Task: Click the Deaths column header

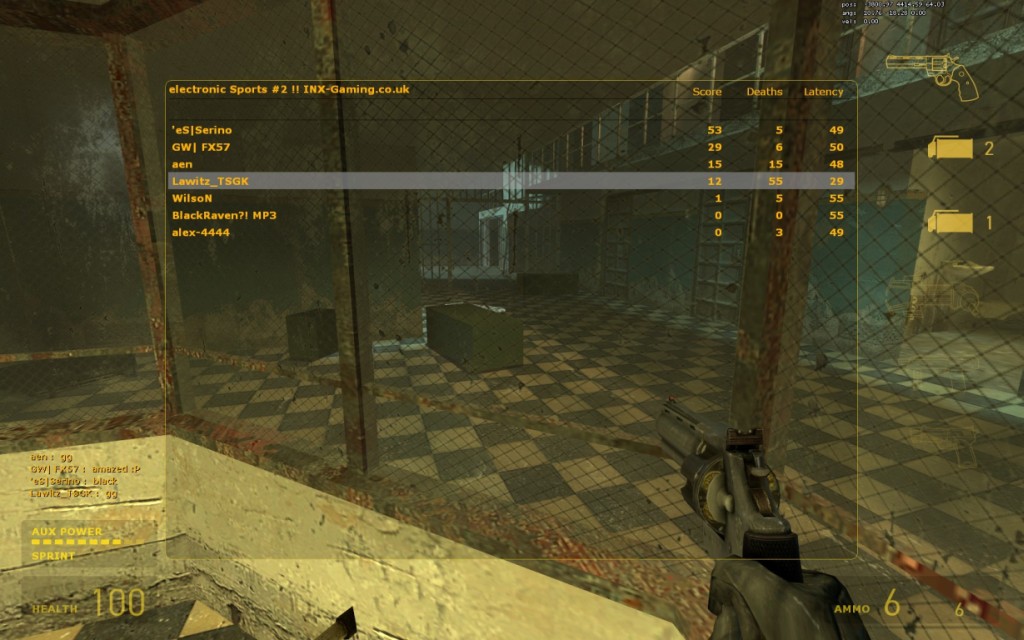Action: [764, 92]
